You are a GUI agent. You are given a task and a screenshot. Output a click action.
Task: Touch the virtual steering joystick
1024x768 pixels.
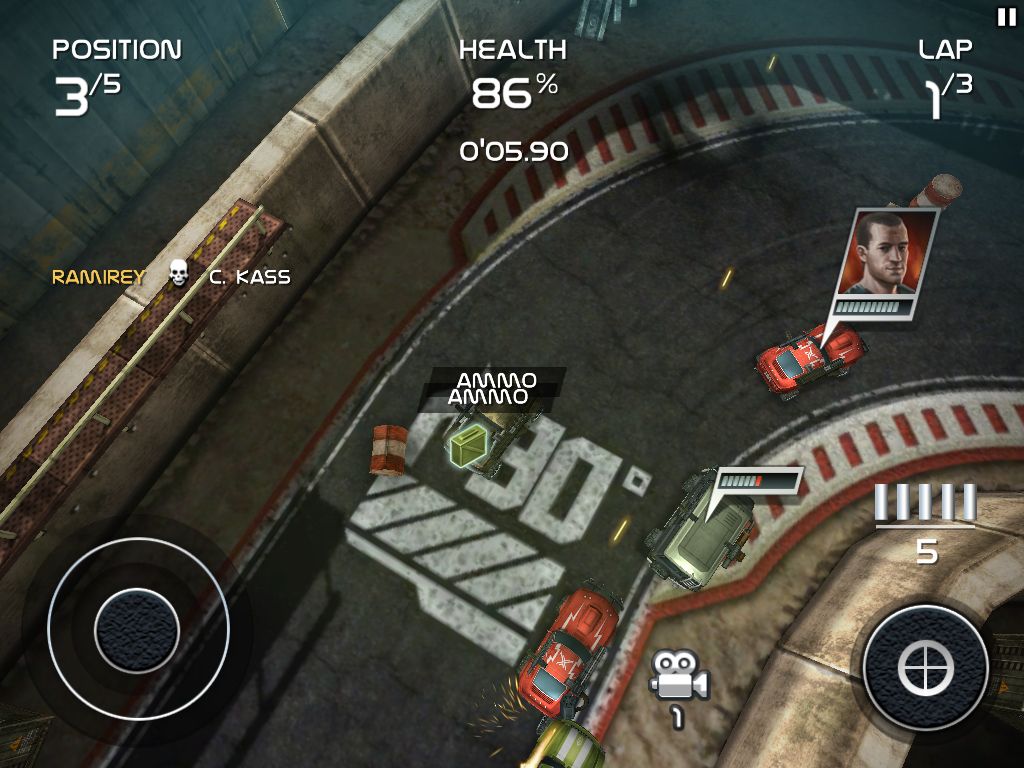pyautogui.click(x=137, y=629)
